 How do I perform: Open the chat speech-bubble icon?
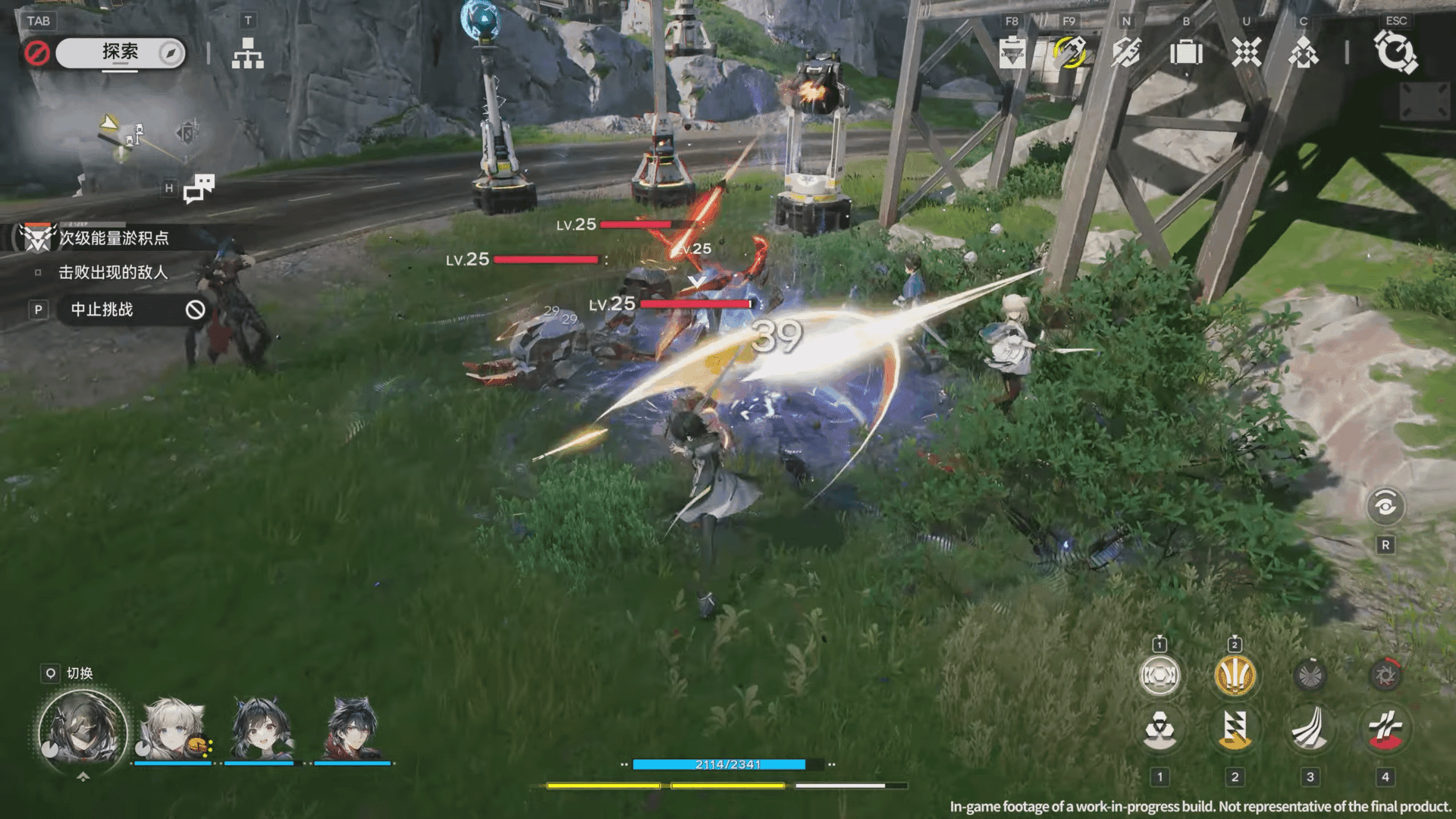[199, 188]
